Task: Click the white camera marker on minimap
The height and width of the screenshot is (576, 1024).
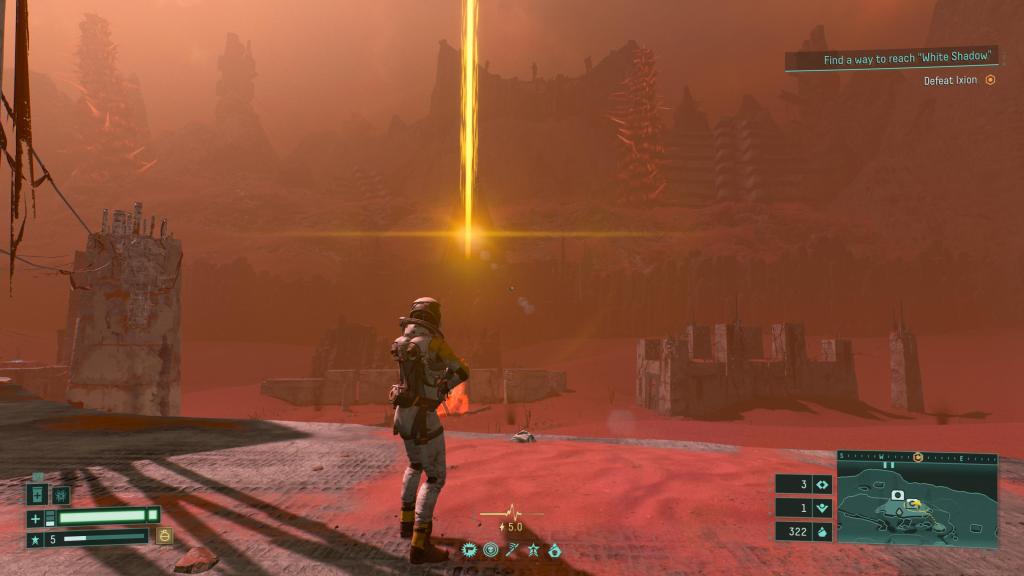Action: 898,496
